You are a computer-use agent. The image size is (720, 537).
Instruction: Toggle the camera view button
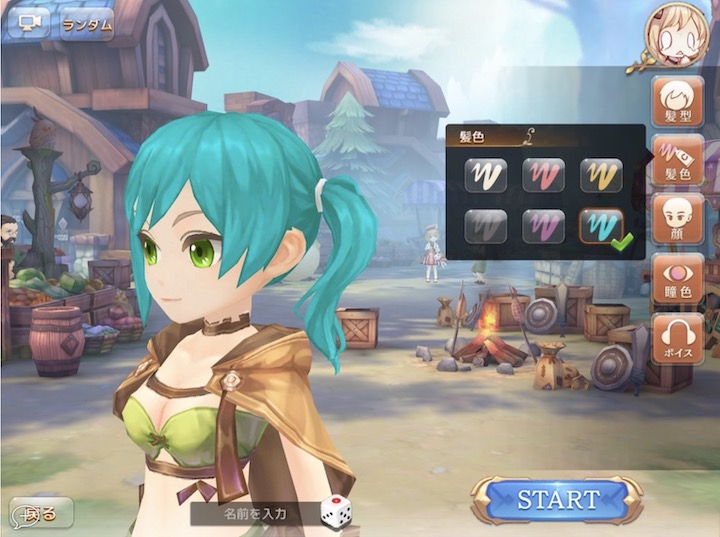(x=28, y=23)
